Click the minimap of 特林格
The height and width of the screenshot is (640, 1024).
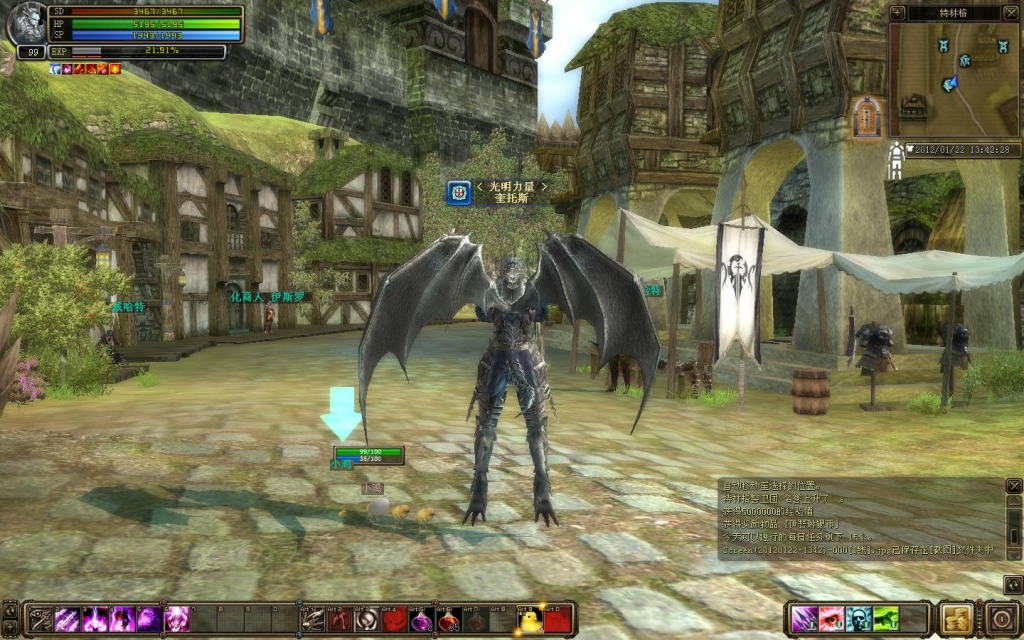(954, 80)
